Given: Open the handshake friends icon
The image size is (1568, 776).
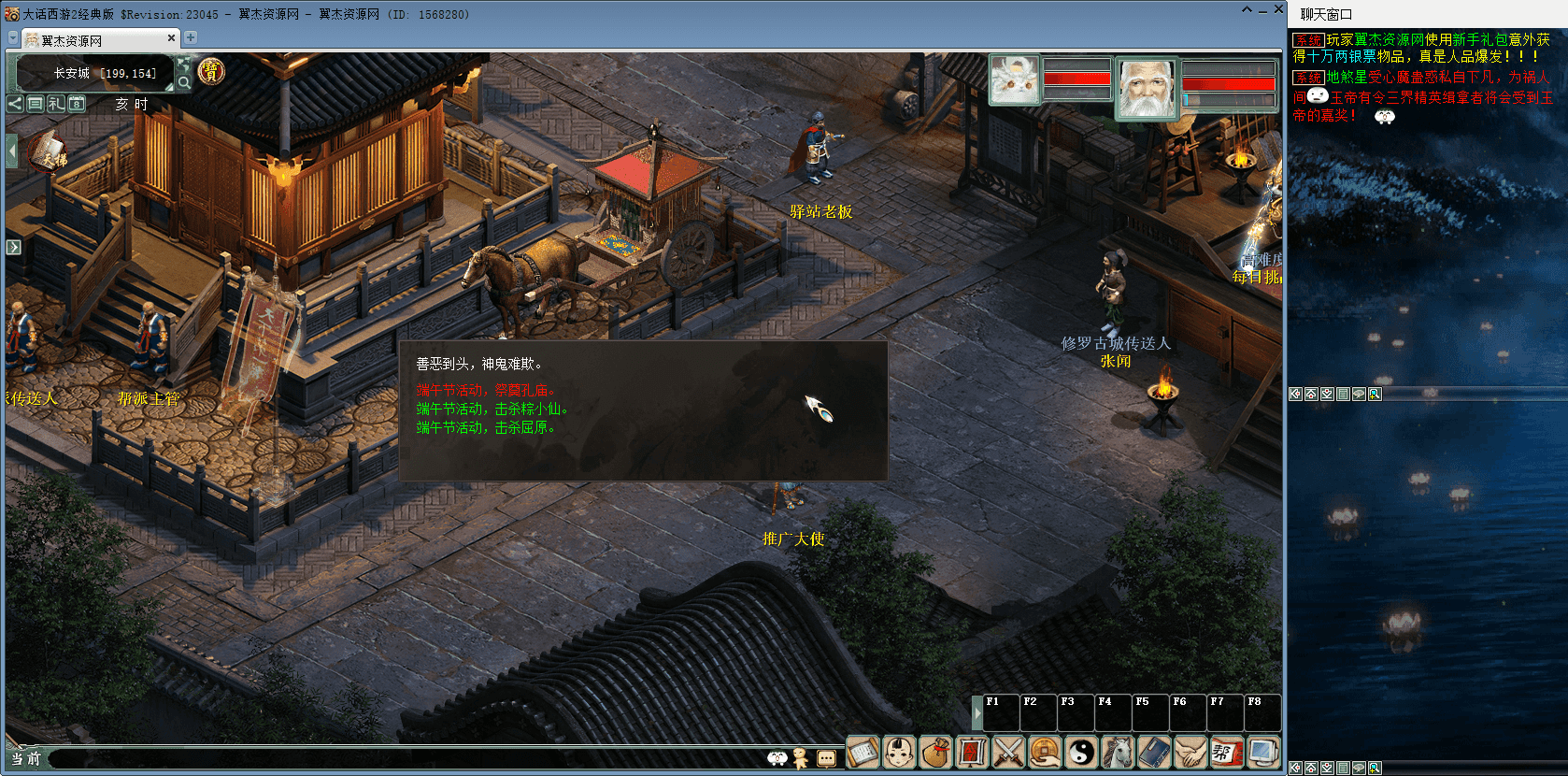Looking at the screenshot, I should (x=1190, y=752).
